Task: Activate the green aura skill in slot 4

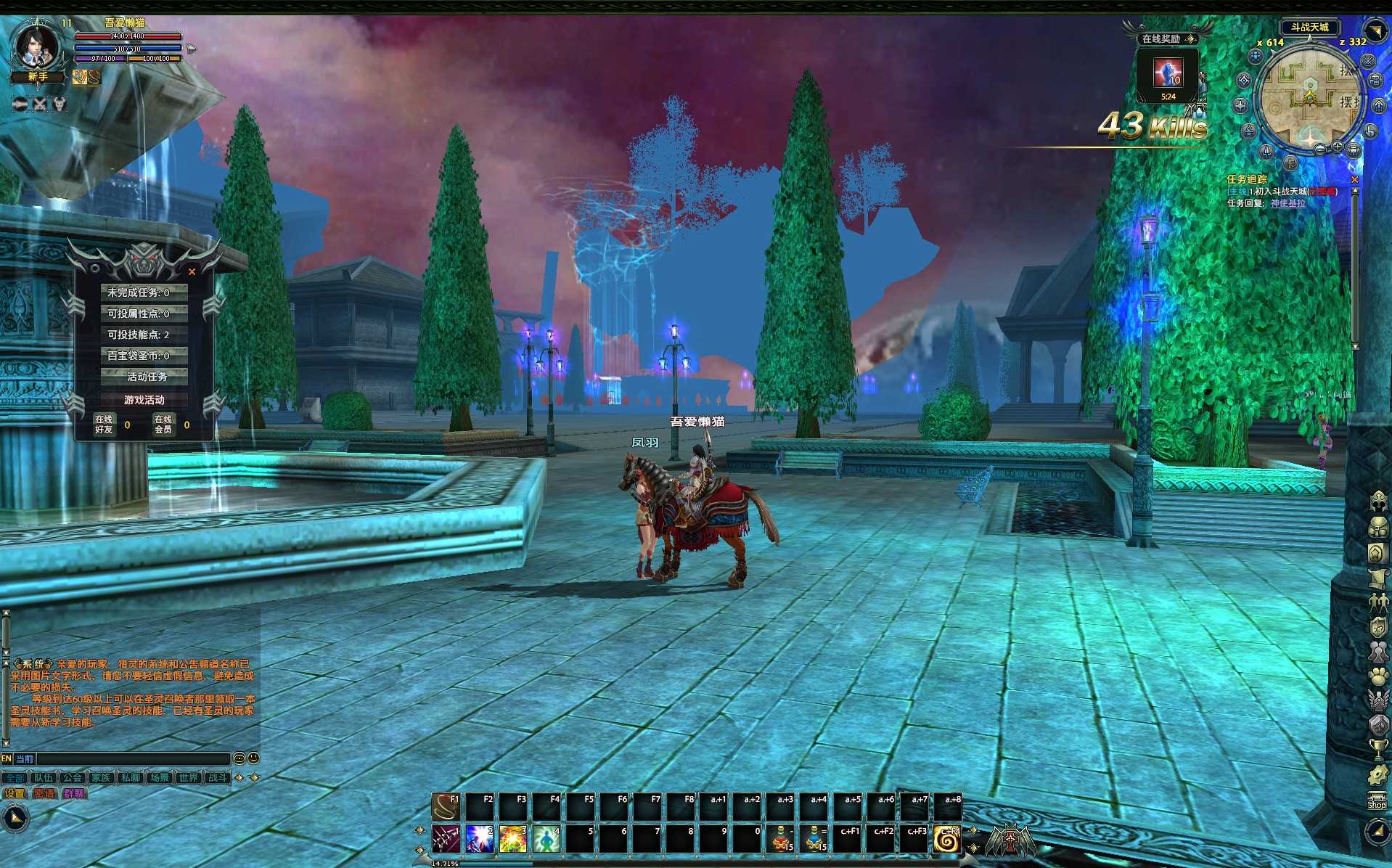Action: [x=546, y=839]
